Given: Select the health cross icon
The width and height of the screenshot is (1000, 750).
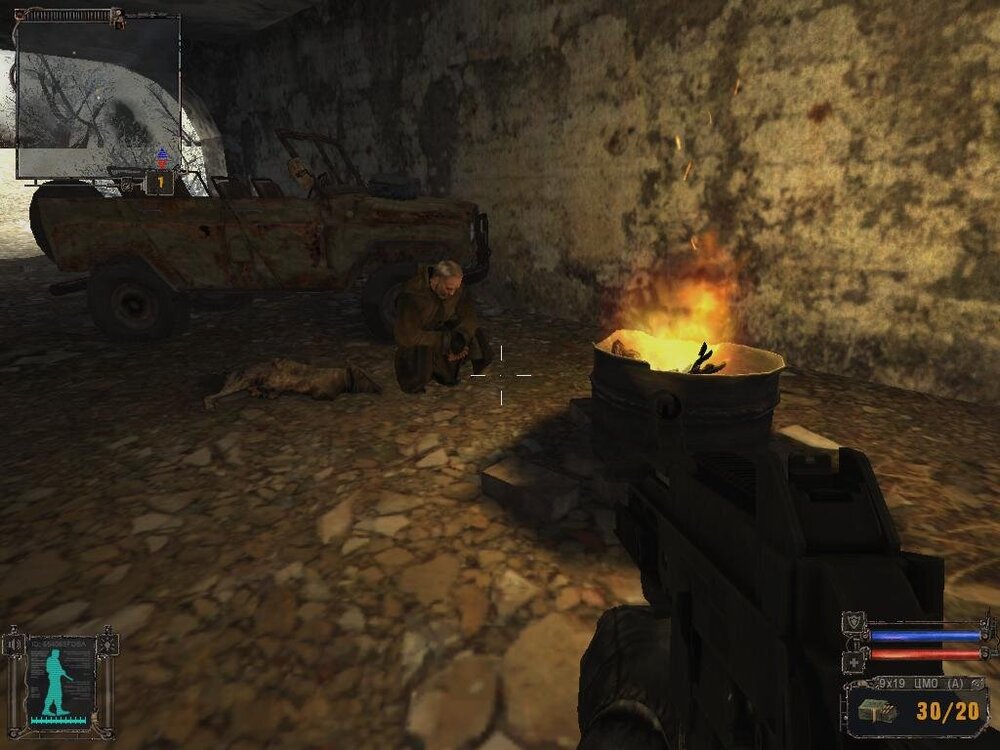Looking at the screenshot, I should (x=855, y=661).
